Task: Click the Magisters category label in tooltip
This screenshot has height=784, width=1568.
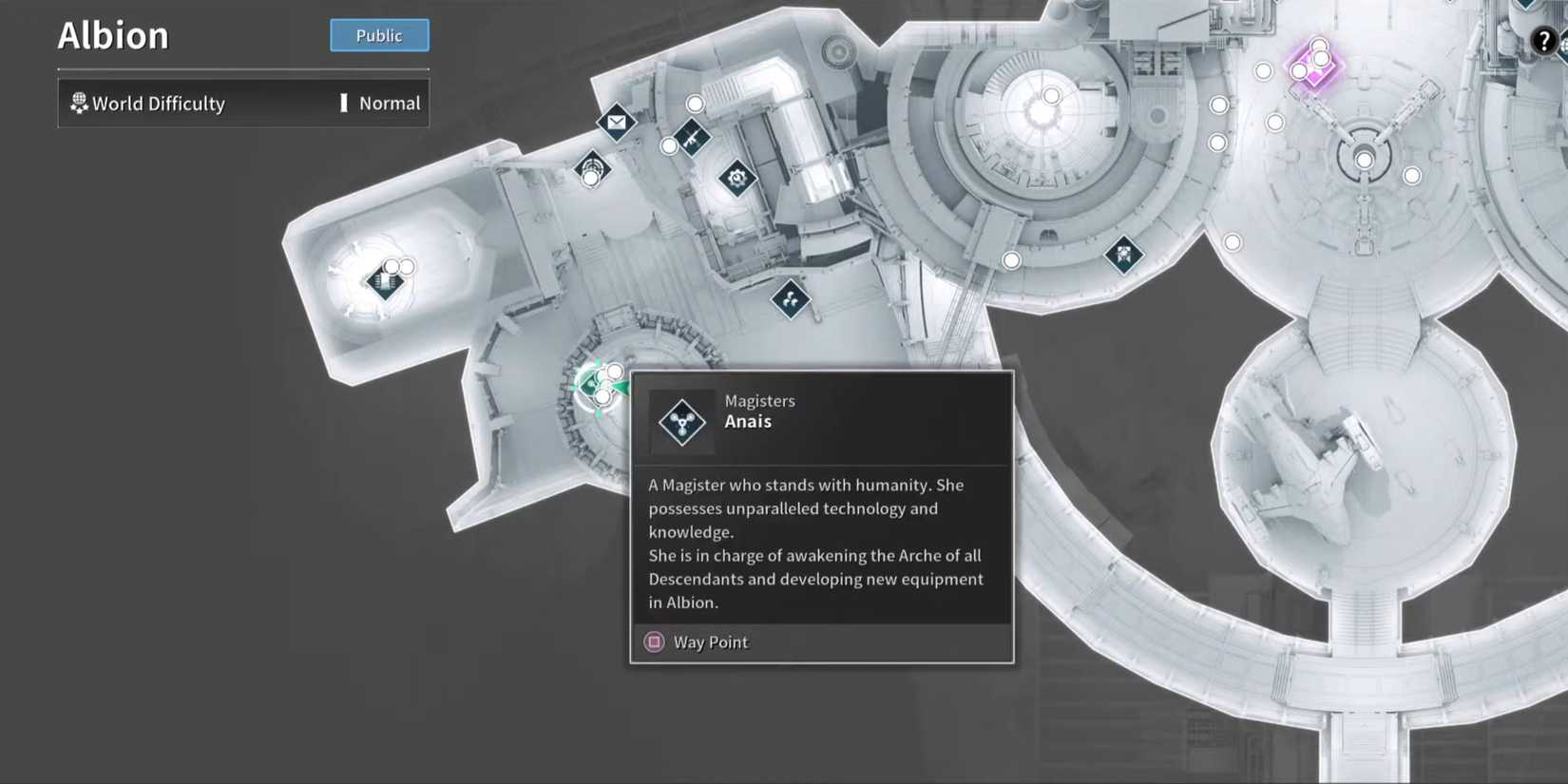Action: [759, 401]
